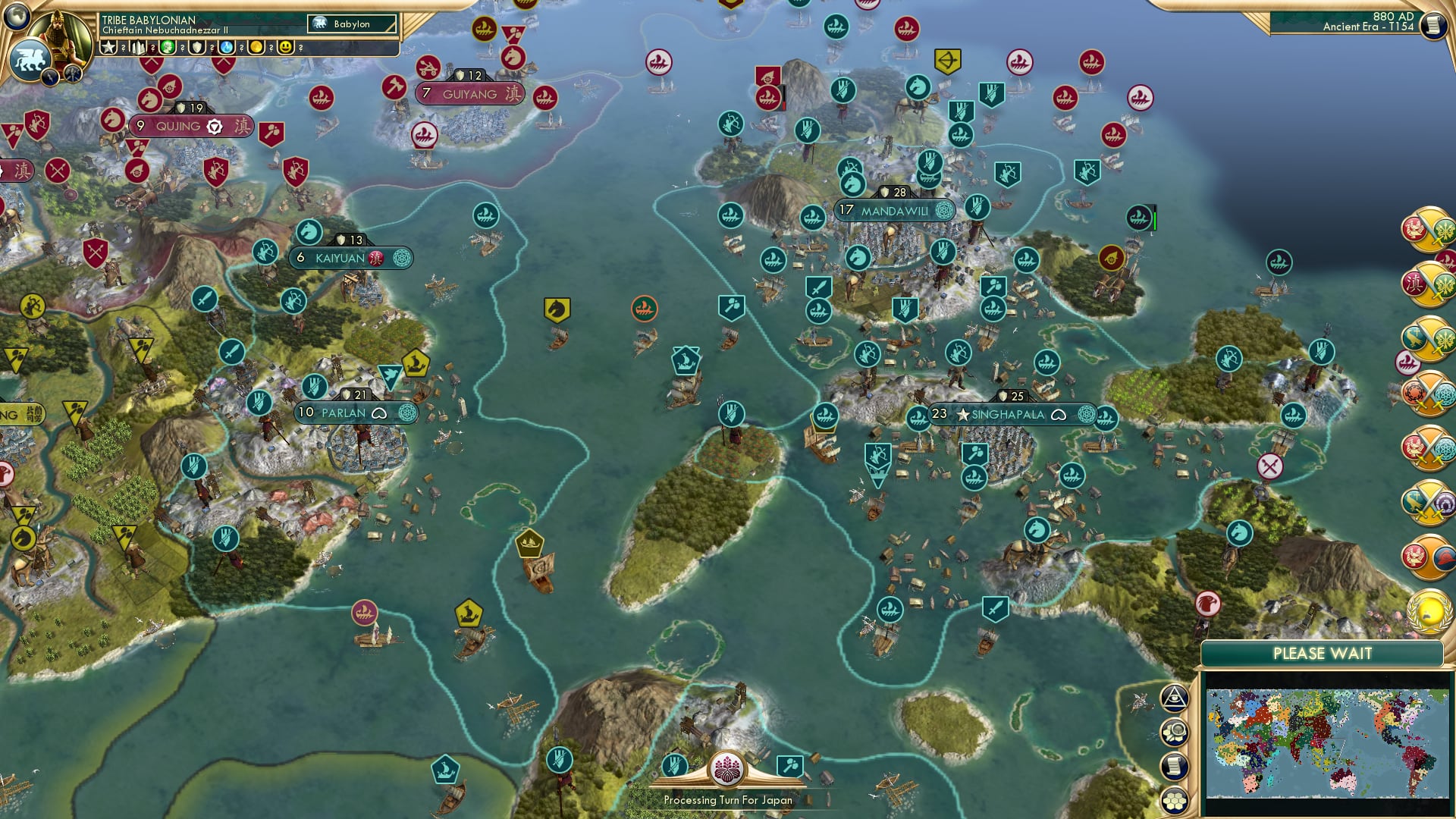The image size is (1456, 819).
Task: Toggle strategic view with the magnifier hex button
Action: pyautogui.click(x=1175, y=731)
